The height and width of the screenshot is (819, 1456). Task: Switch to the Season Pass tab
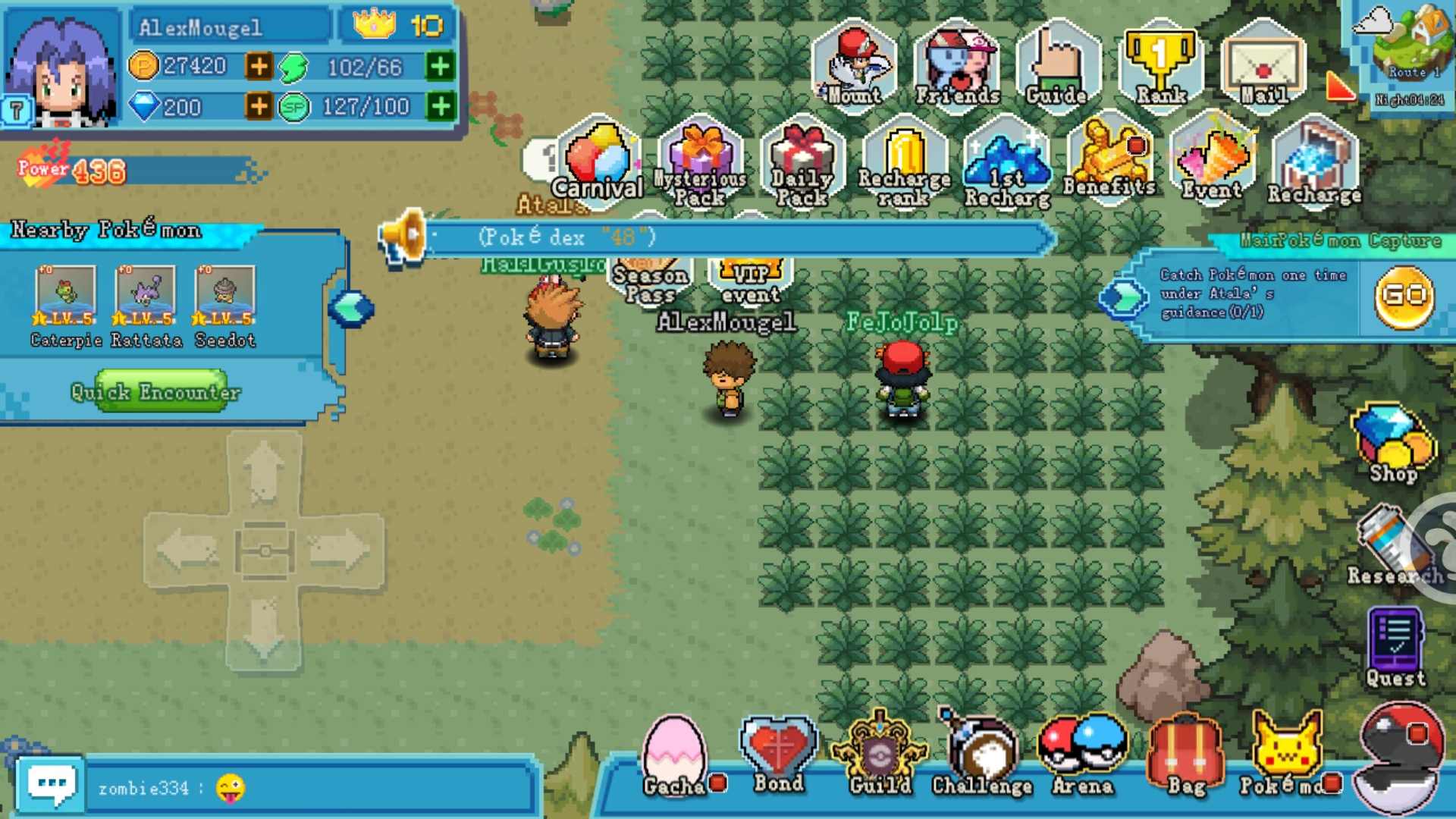pos(651,281)
